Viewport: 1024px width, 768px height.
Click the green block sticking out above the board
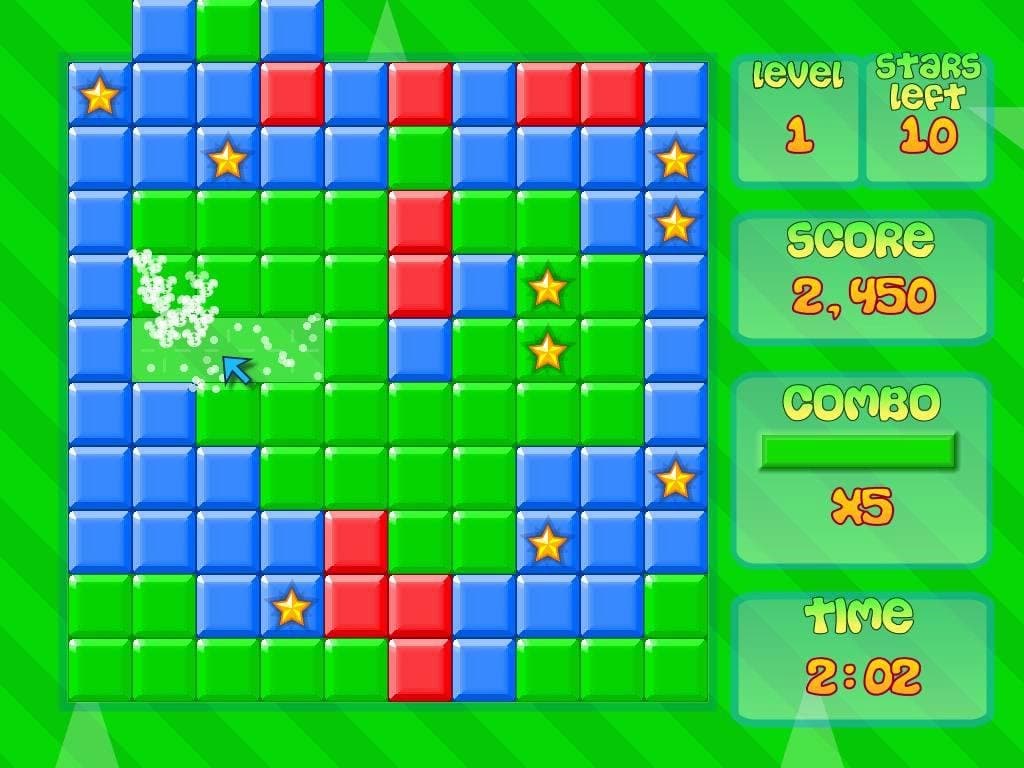click(x=227, y=28)
